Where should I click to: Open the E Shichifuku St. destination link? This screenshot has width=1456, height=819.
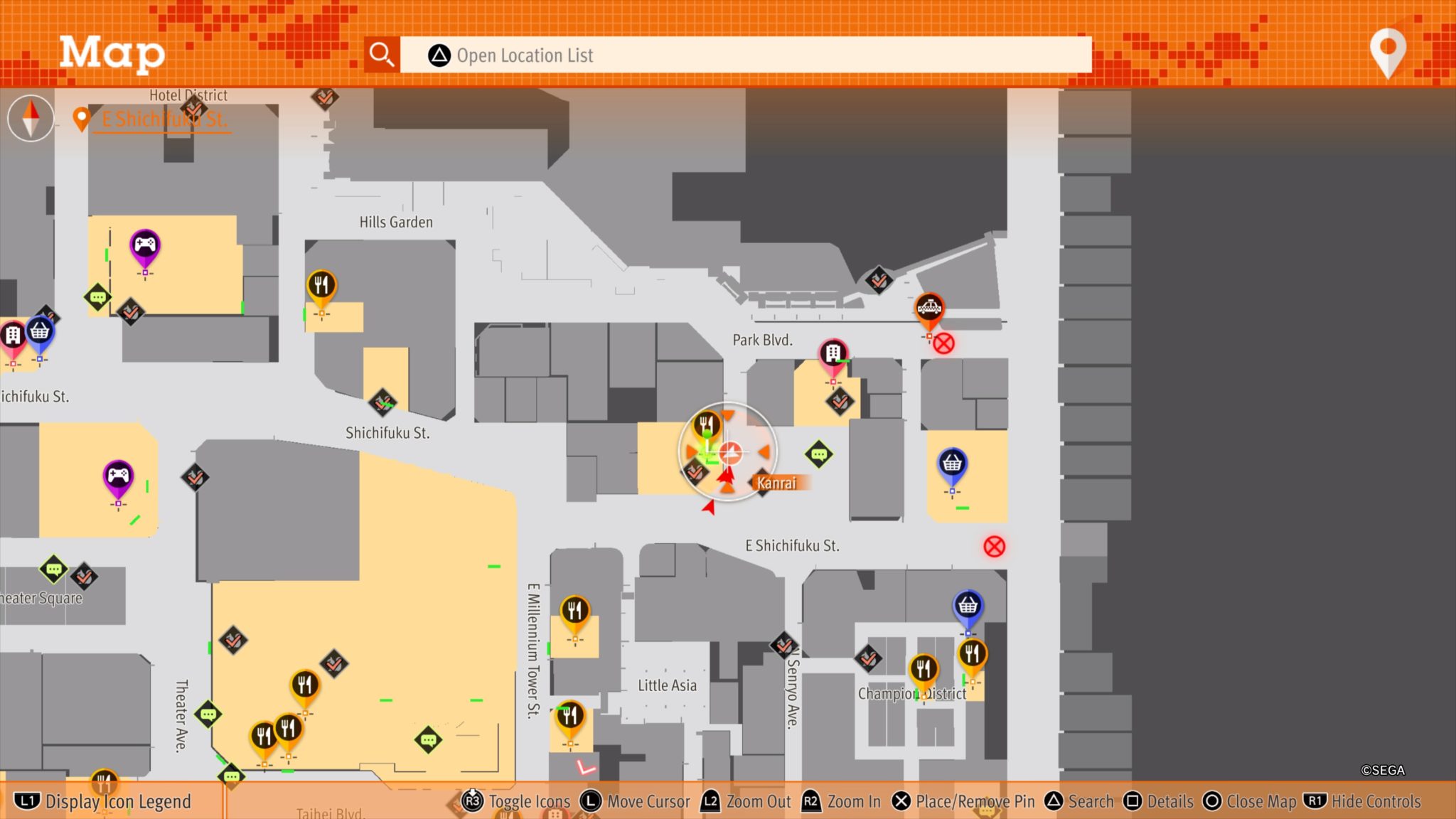[162, 119]
